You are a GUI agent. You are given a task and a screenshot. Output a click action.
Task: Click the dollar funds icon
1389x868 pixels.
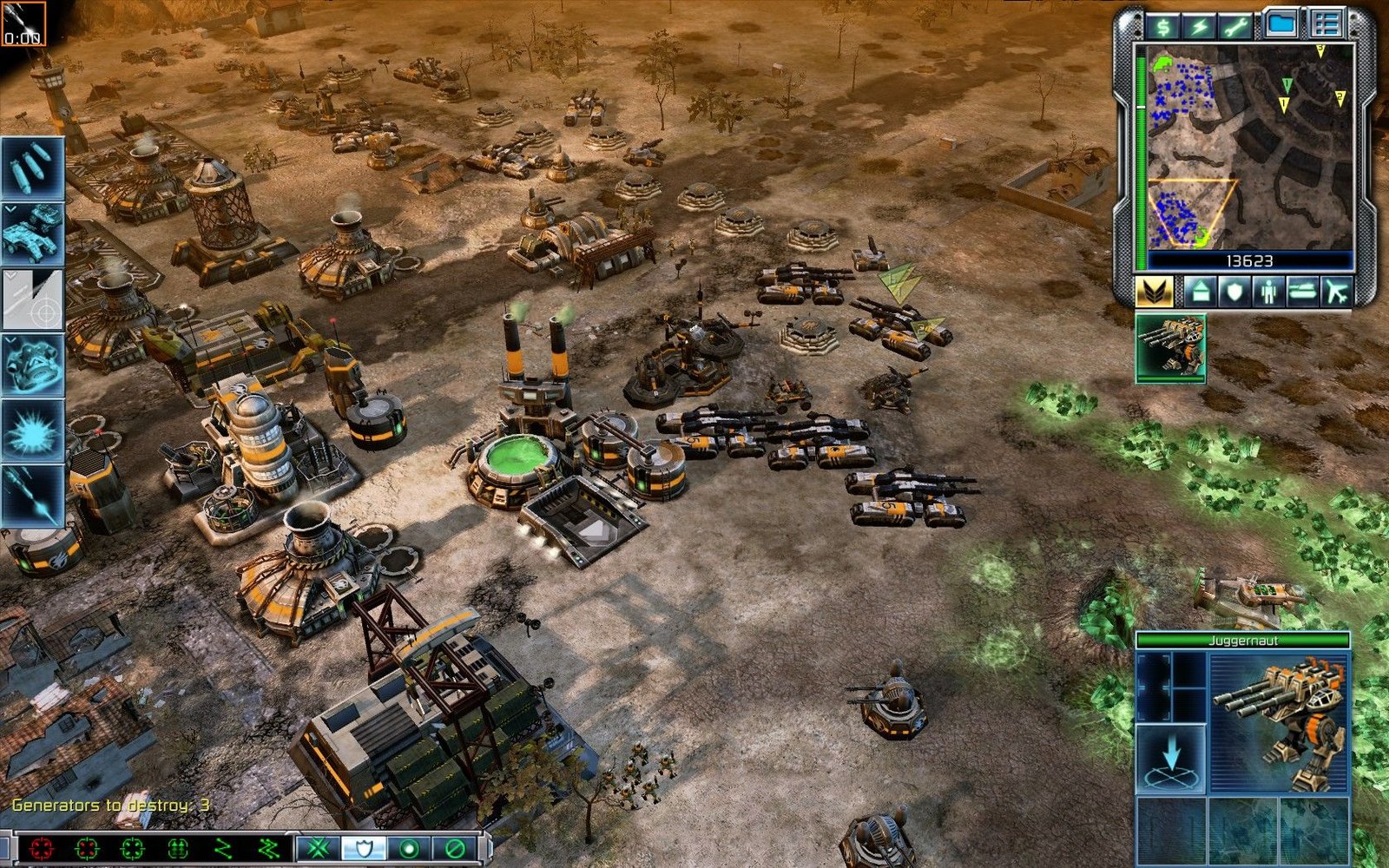(1162, 25)
